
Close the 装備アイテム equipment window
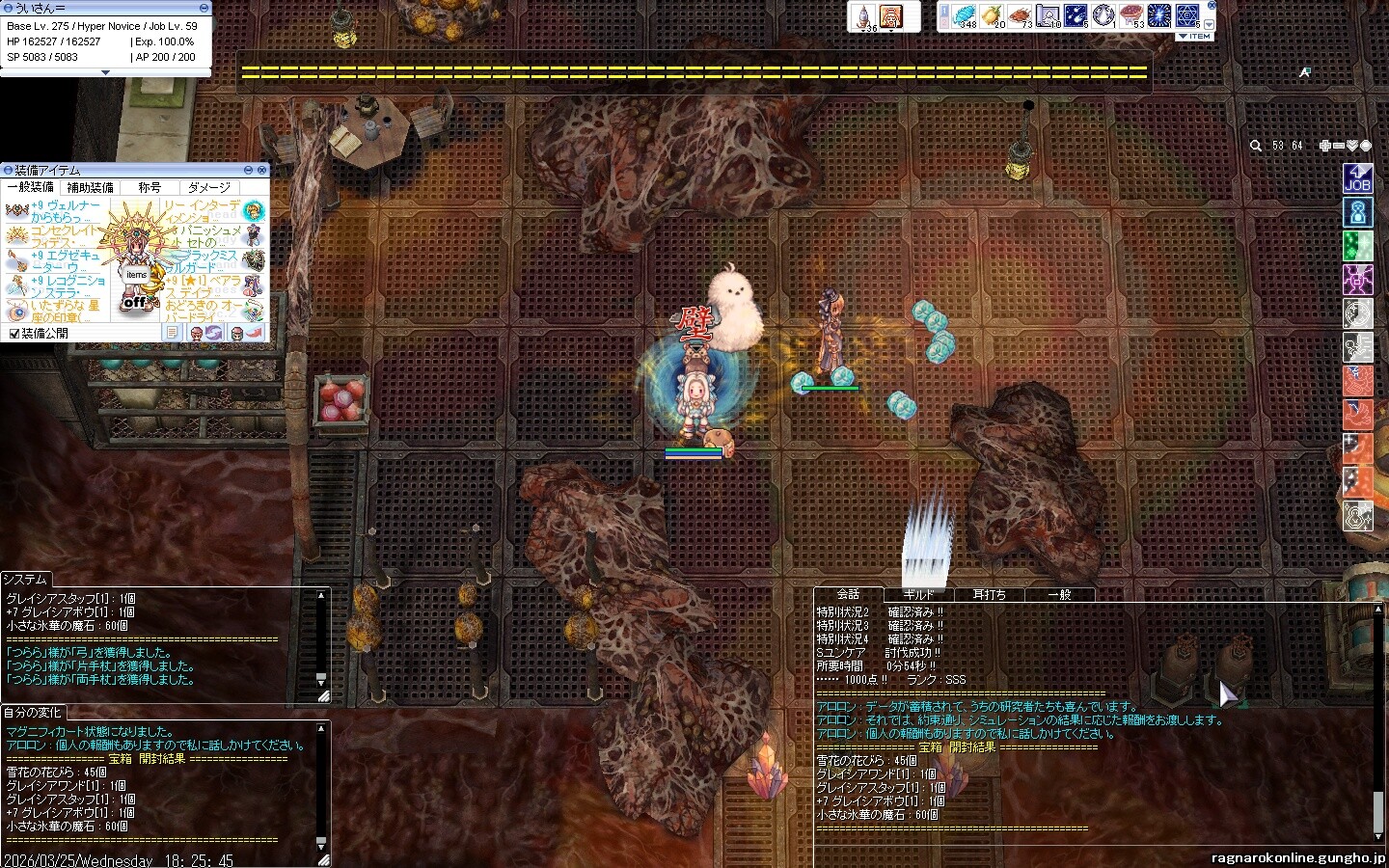[261, 170]
